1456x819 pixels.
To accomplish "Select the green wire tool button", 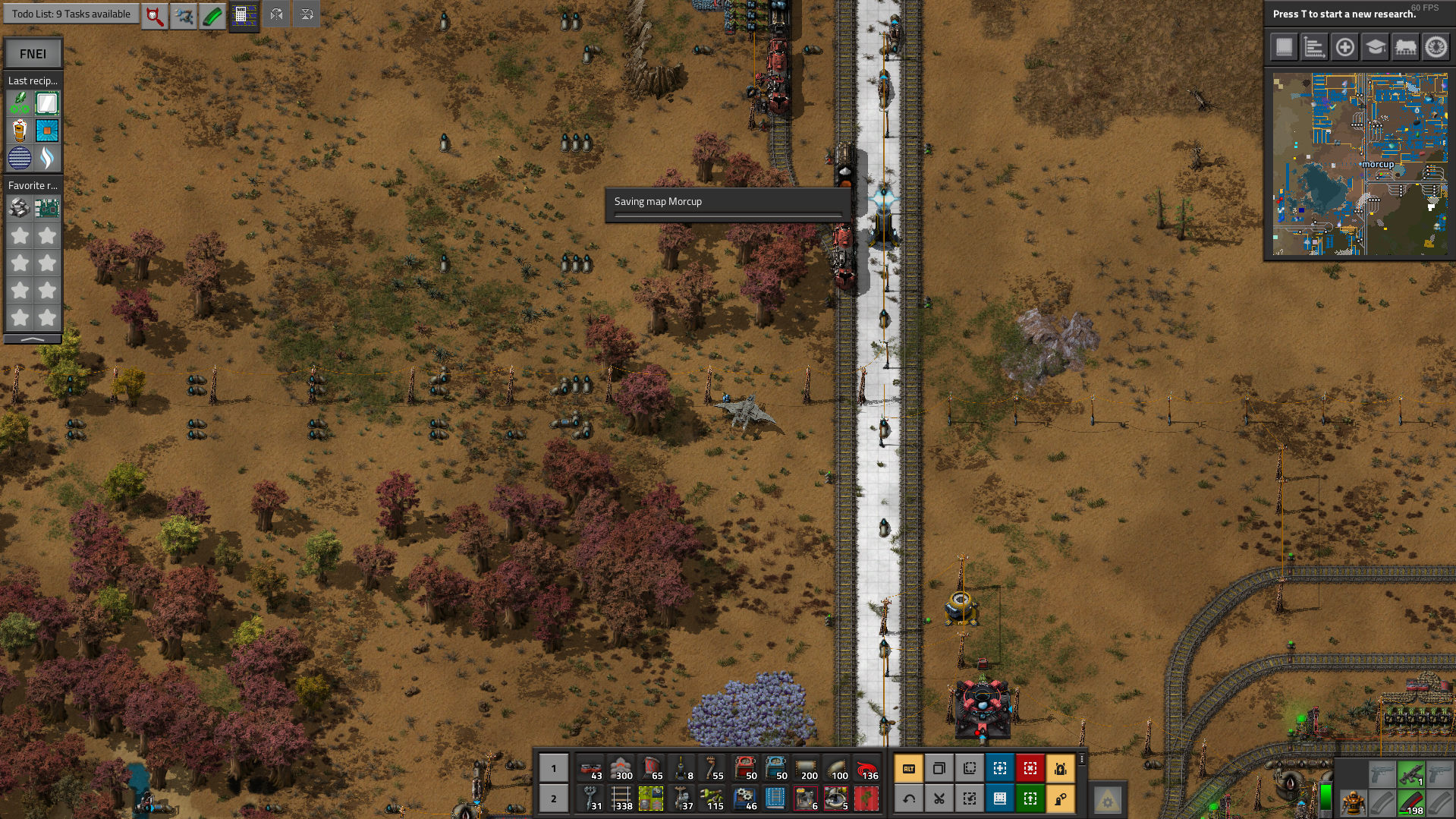I will pyautogui.click(x=213, y=14).
